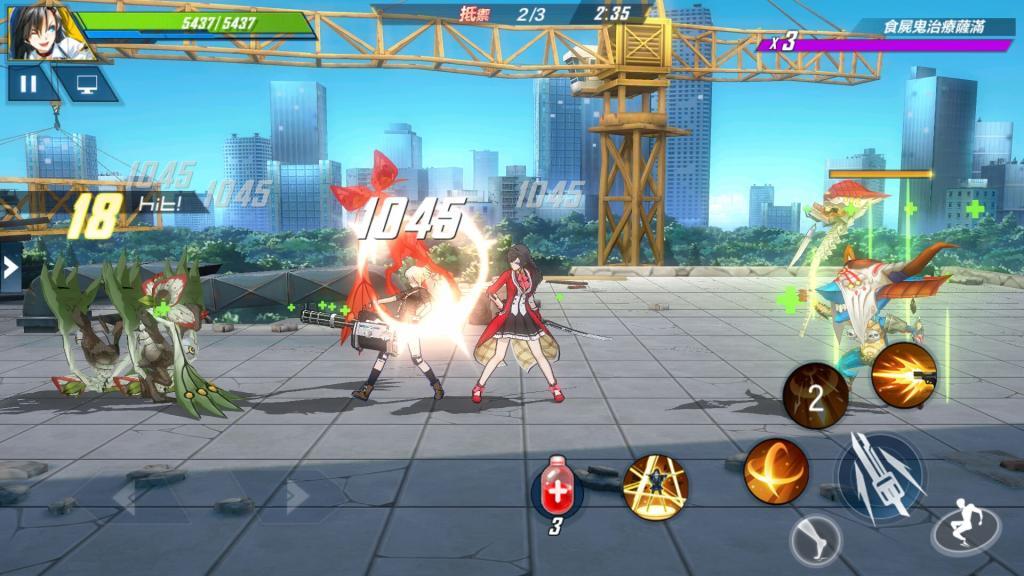Select the skill on cooldown showing 2

click(x=815, y=397)
